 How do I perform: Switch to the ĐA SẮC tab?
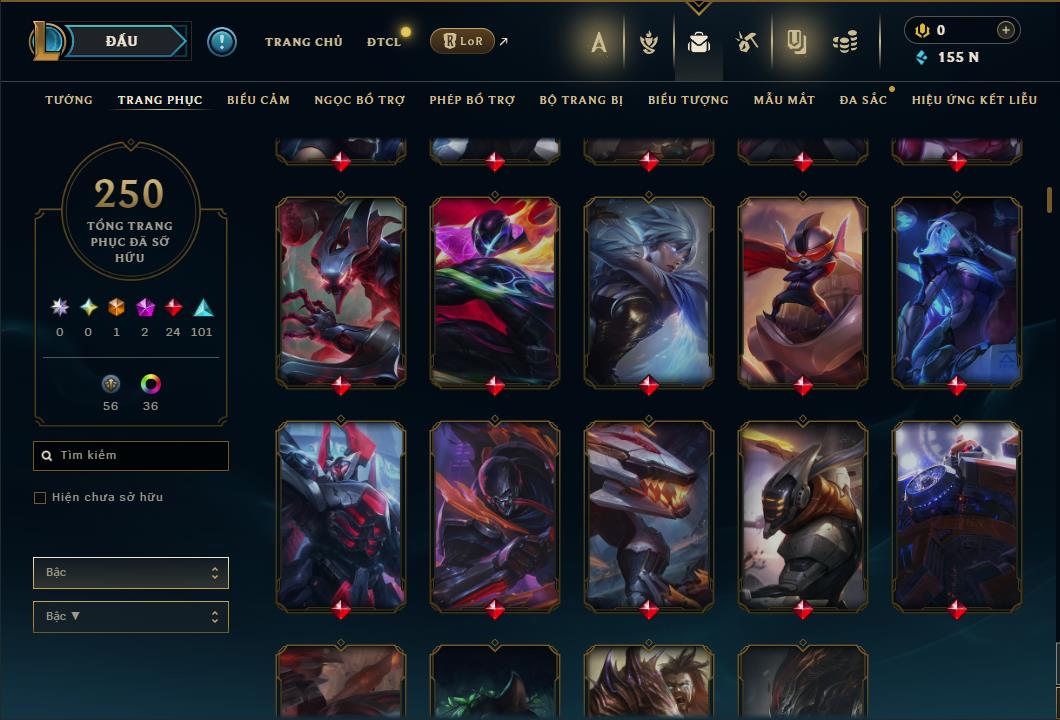click(x=863, y=100)
